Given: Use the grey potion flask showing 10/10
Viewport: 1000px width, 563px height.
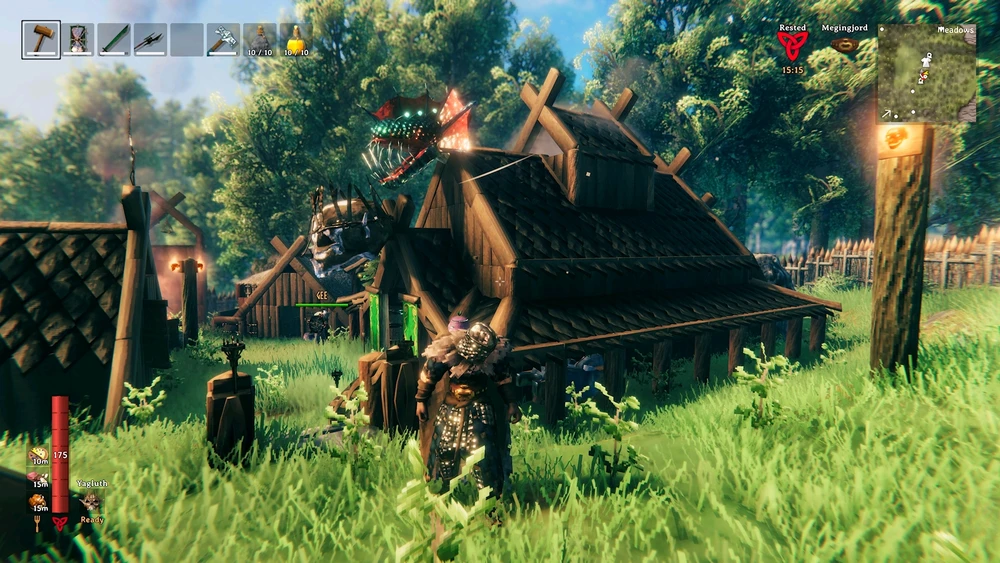Looking at the screenshot, I should tap(260, 40).
